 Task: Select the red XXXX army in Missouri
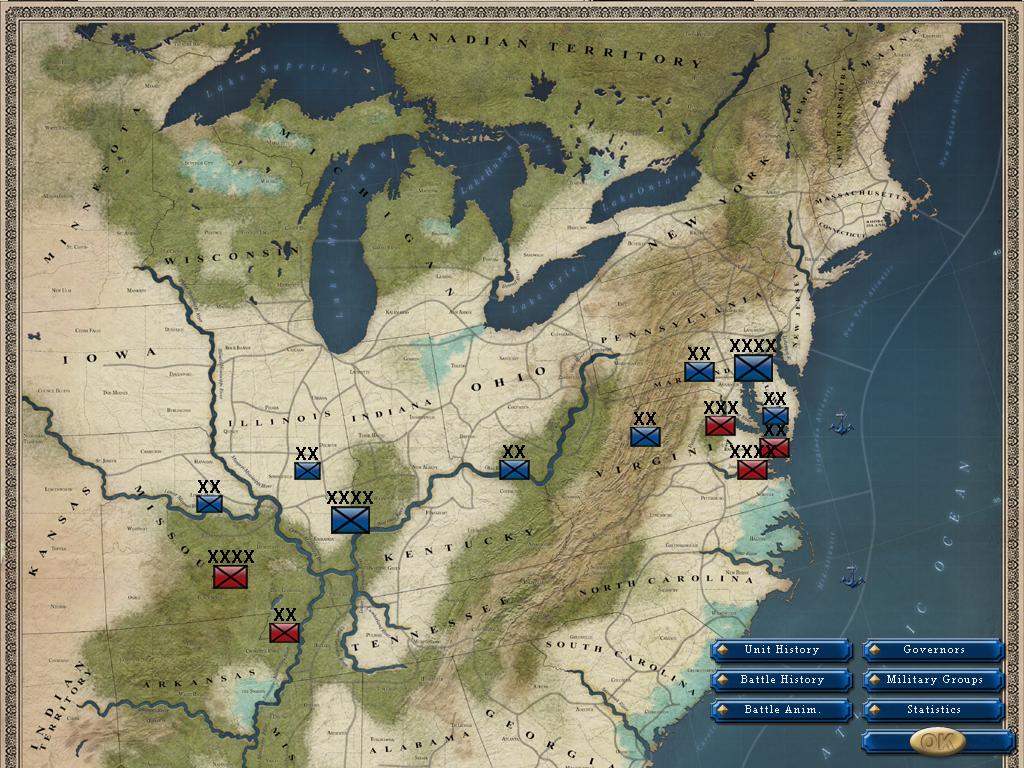[x=230, y=577]
